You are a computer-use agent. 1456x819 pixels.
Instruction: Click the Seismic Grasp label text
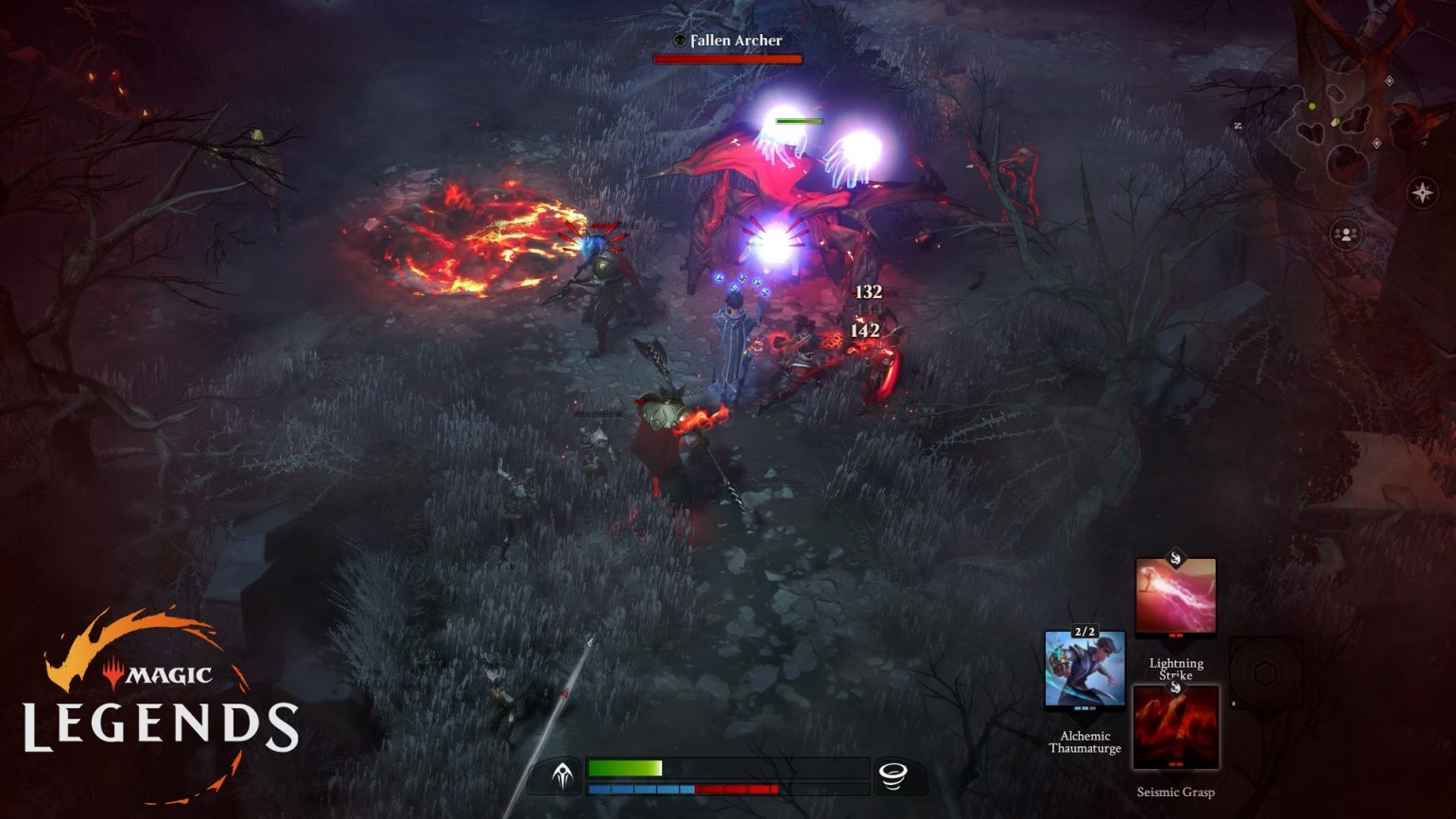pyautogui.click(x=1176, y=792)
